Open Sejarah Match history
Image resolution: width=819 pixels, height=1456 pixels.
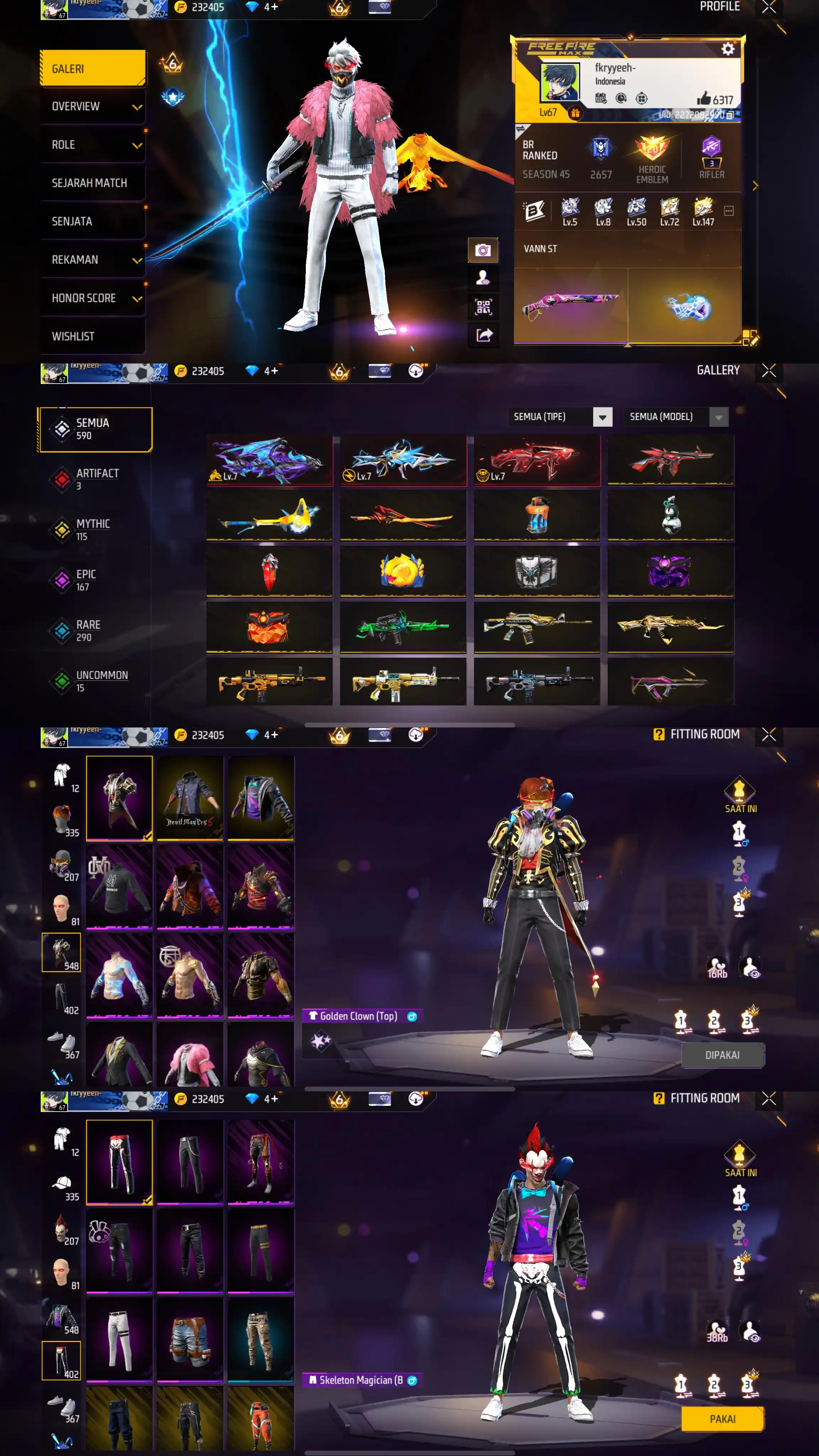click(x=92, y=183)
